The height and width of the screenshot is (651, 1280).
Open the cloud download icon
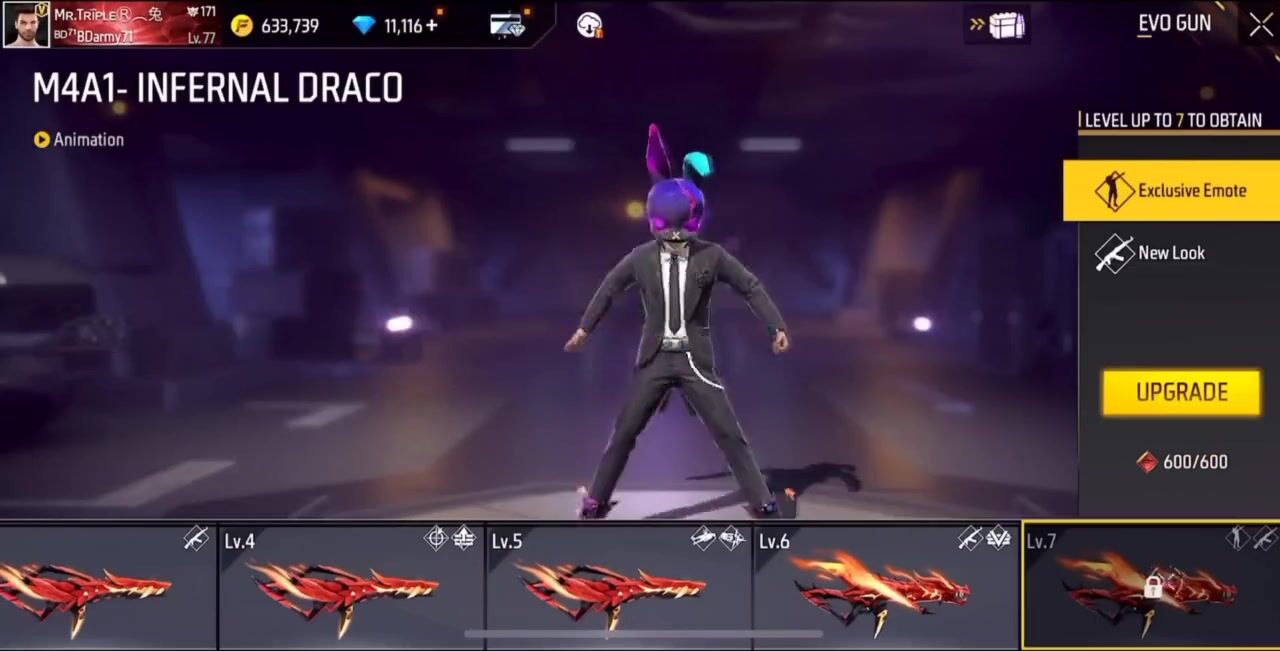[x=590, y=25]
